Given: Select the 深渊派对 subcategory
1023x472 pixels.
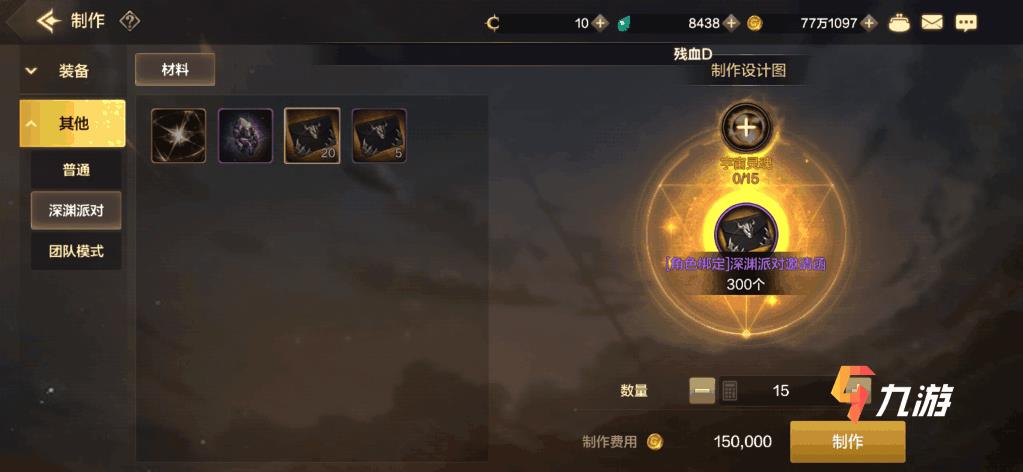Looking at the screenshot, I should (76, 211).
